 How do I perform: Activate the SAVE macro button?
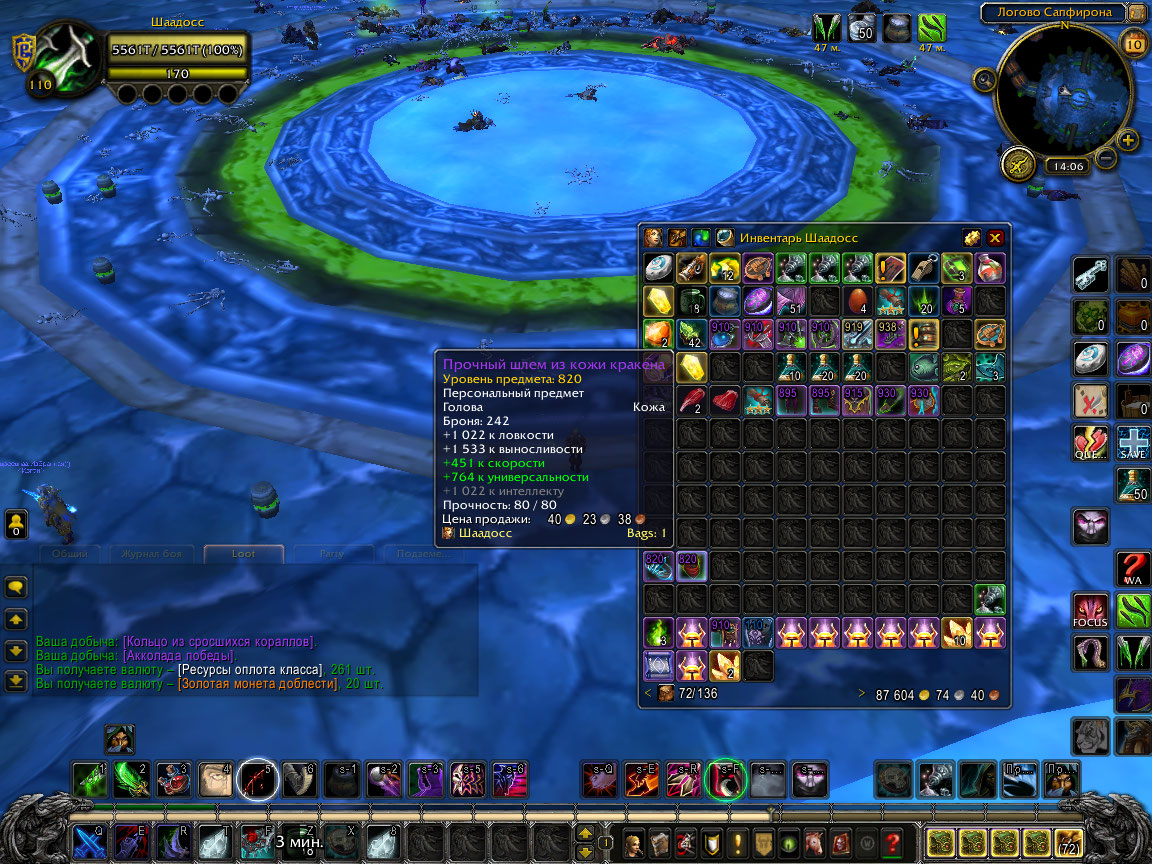click(1133, 441)
